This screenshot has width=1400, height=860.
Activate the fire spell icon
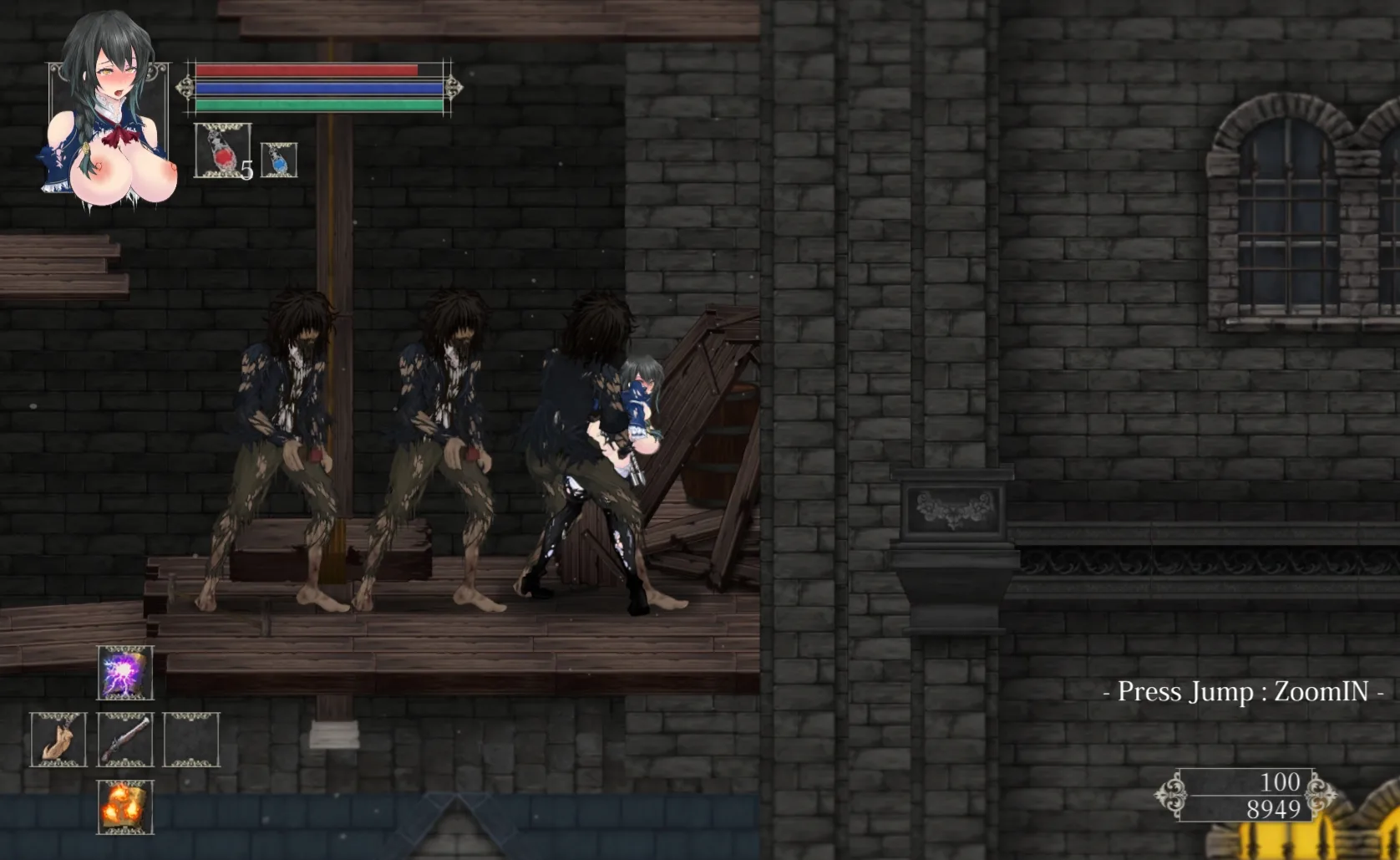[x=125, y=807]
